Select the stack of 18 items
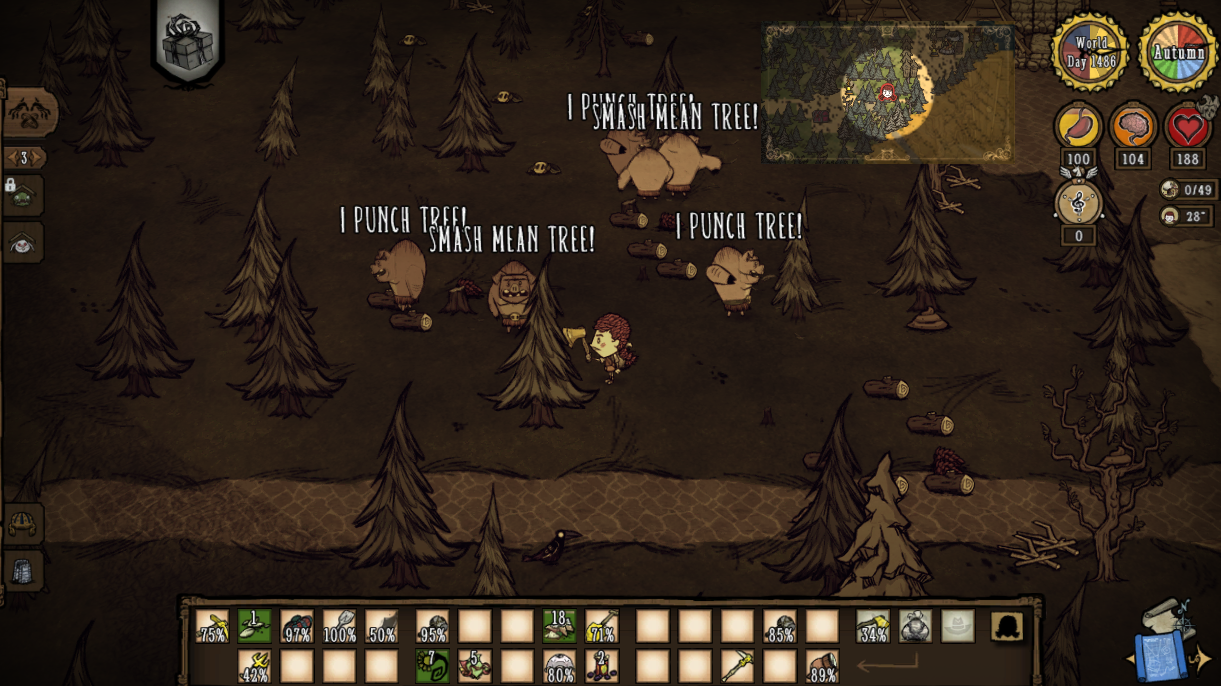 point(559,627)
